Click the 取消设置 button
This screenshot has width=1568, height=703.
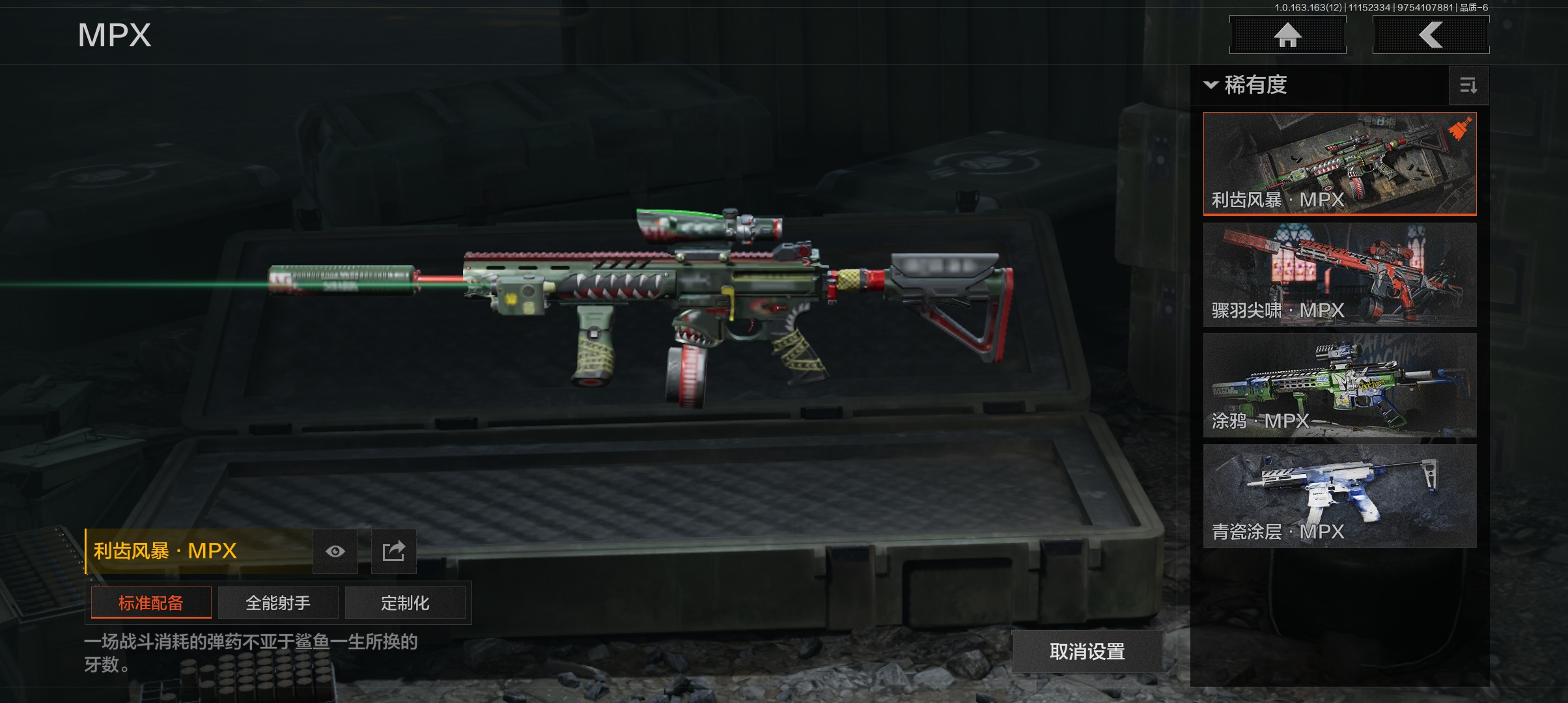coord(1087,651)
